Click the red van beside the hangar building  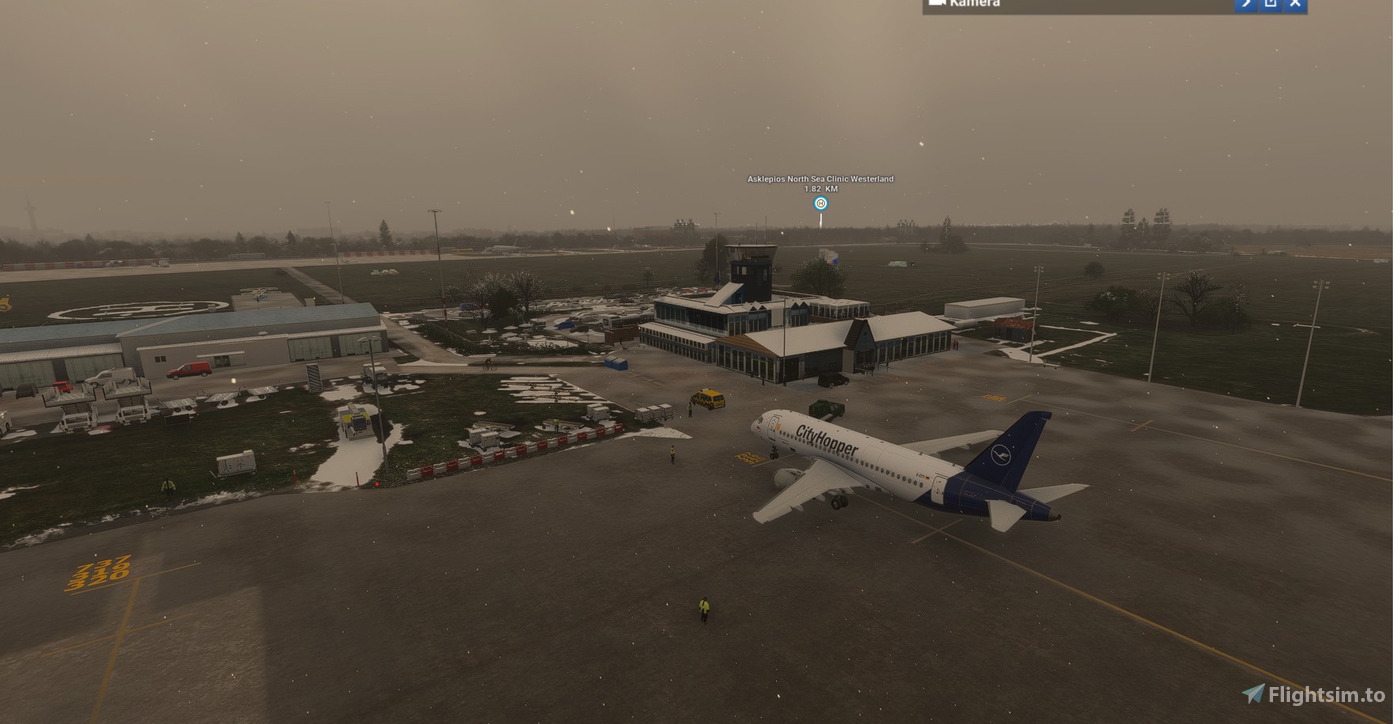point(190,368)
